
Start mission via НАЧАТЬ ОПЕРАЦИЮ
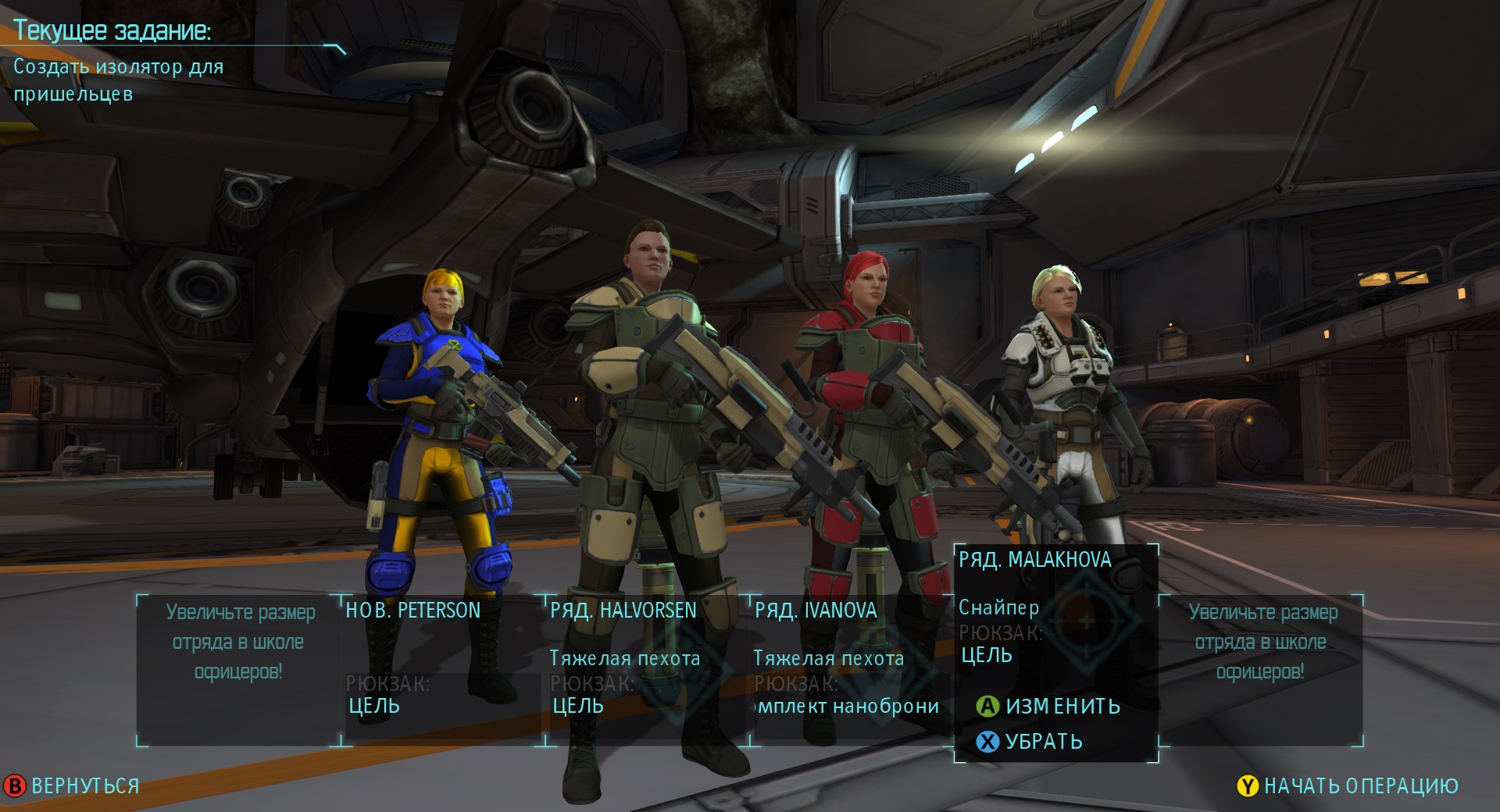[x=1348, y=786]
